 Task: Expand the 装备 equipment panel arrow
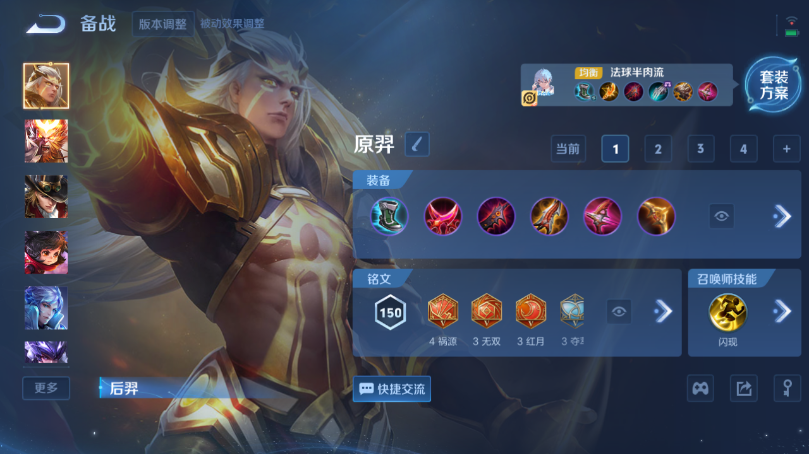tap(783, 215)
